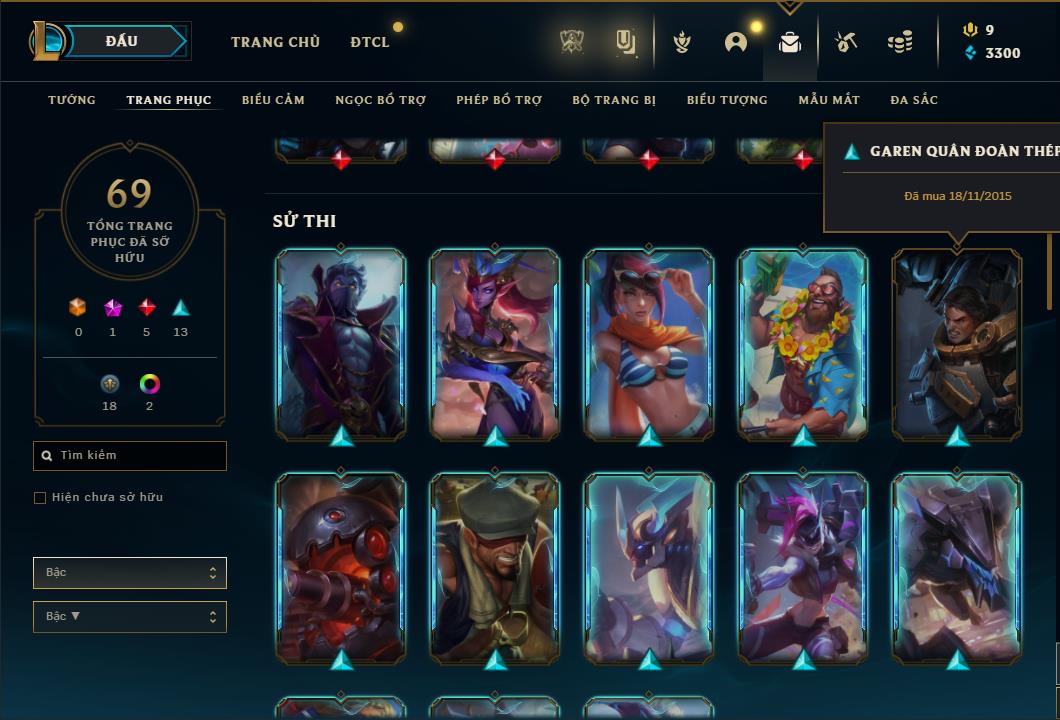This screenshot has width=1060, height=720.
Task: Open the NGỌC BỔ TRỢ tab
Action: coord(380,100)
